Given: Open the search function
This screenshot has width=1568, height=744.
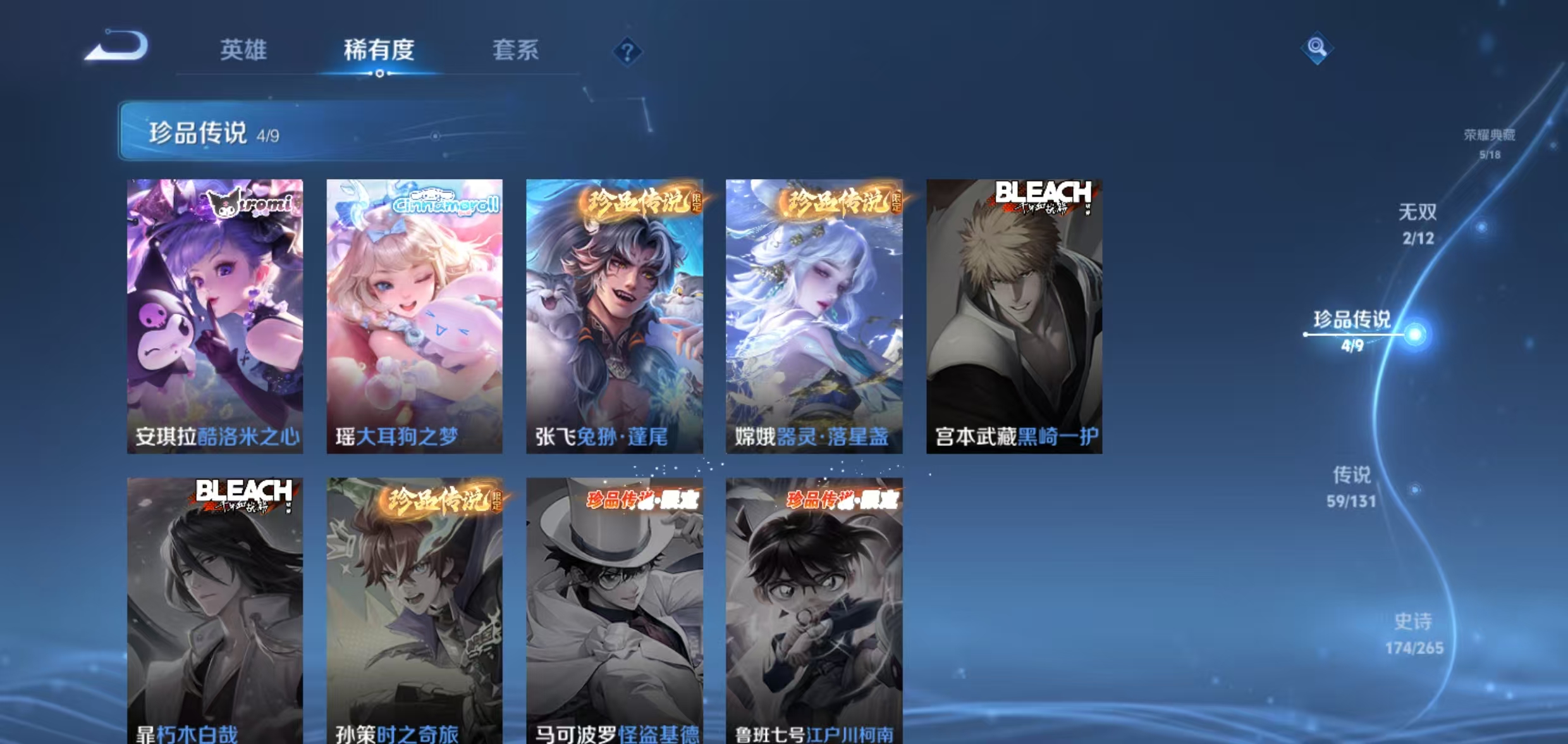Looking at the screenshot, I should [1318, 46].
